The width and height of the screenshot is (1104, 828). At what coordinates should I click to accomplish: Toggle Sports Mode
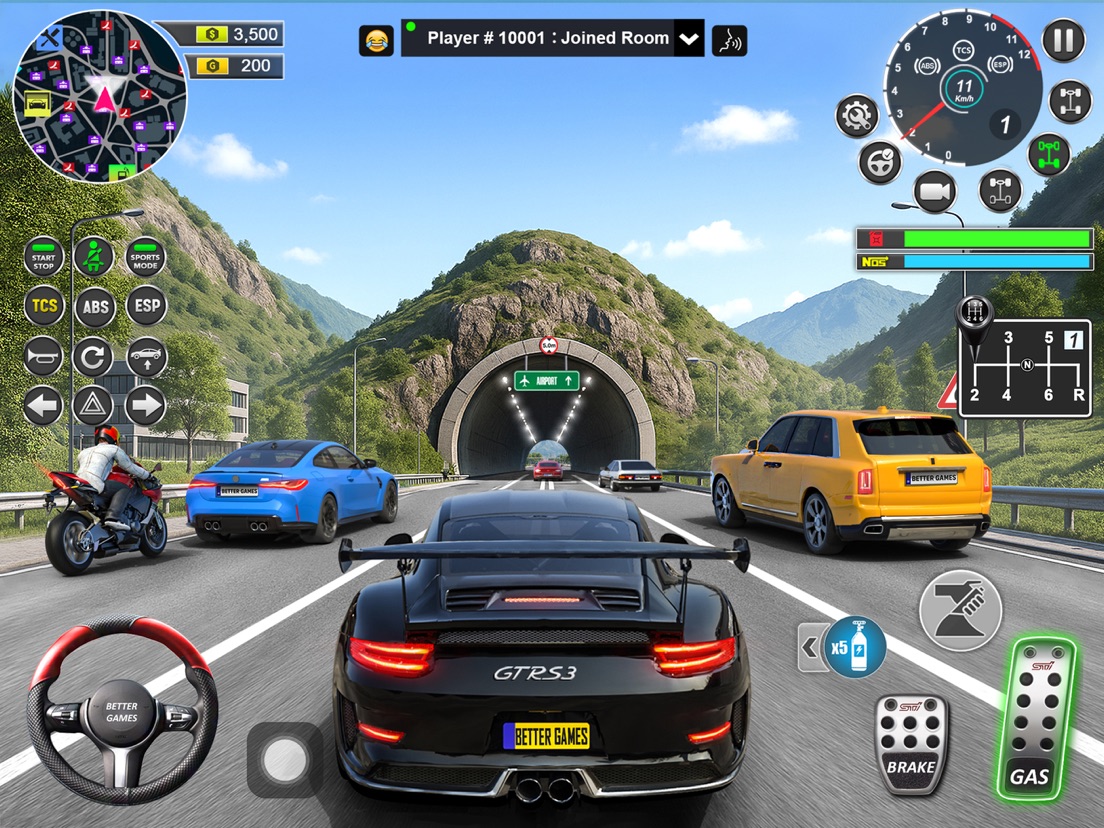145,257
